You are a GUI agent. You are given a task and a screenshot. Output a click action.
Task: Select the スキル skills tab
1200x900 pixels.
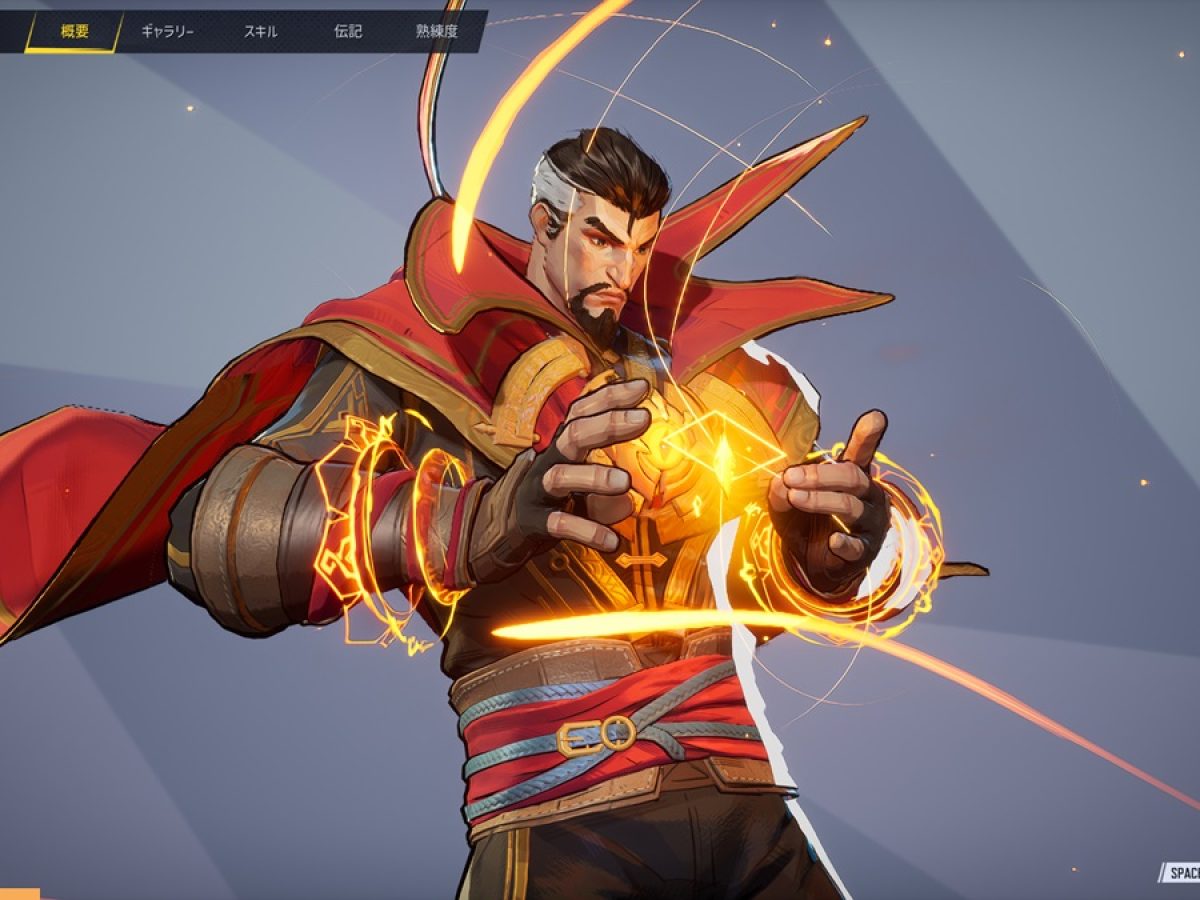[261, 31]
